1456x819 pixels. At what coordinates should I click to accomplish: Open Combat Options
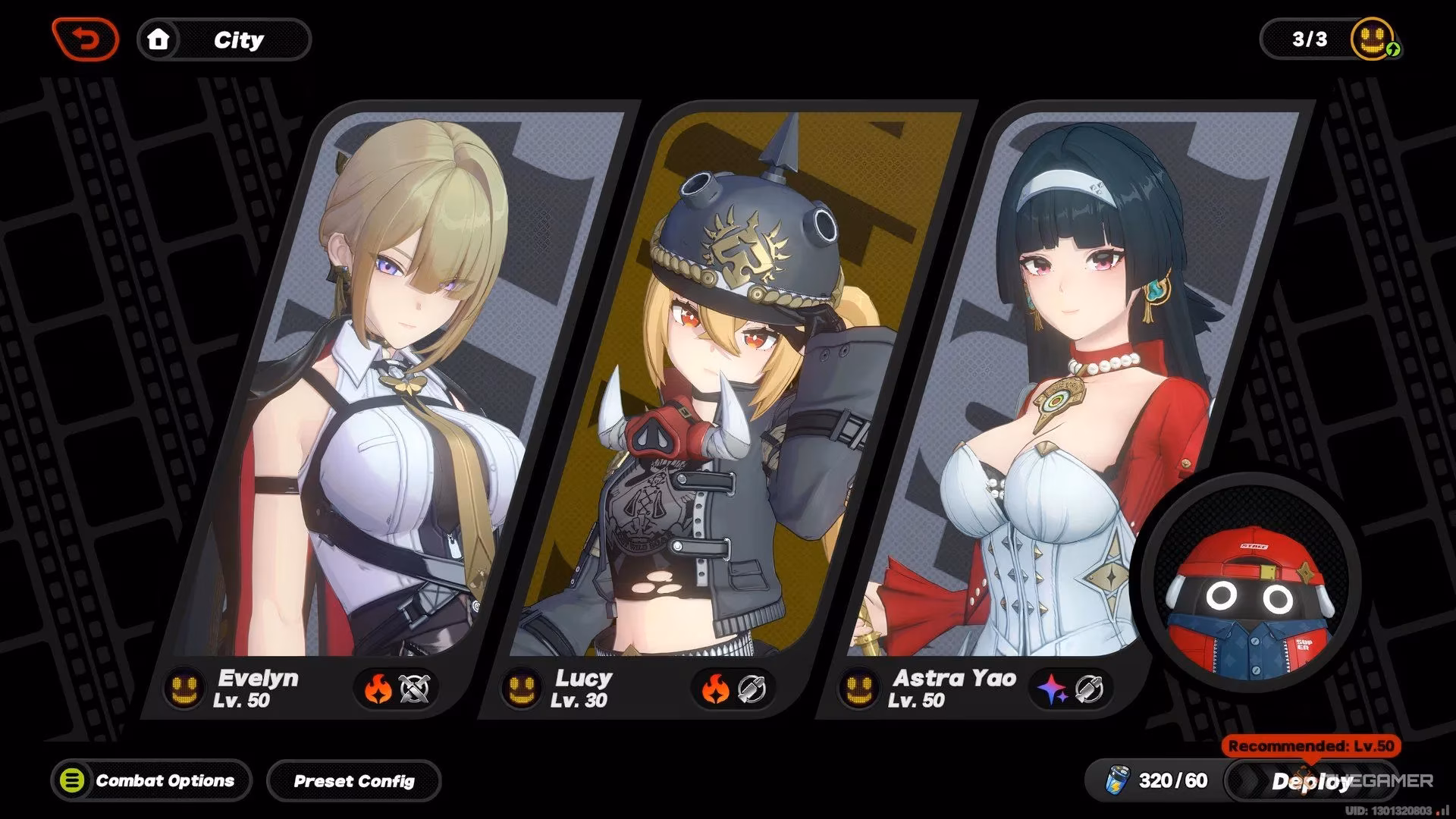(x=151, y=780)
